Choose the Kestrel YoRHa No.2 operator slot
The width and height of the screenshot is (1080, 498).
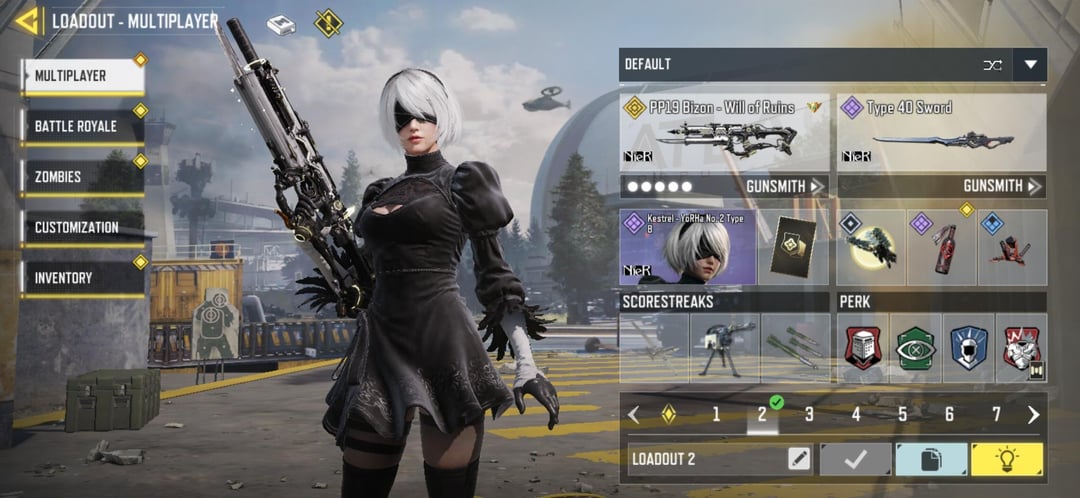(x=689, y=247)
